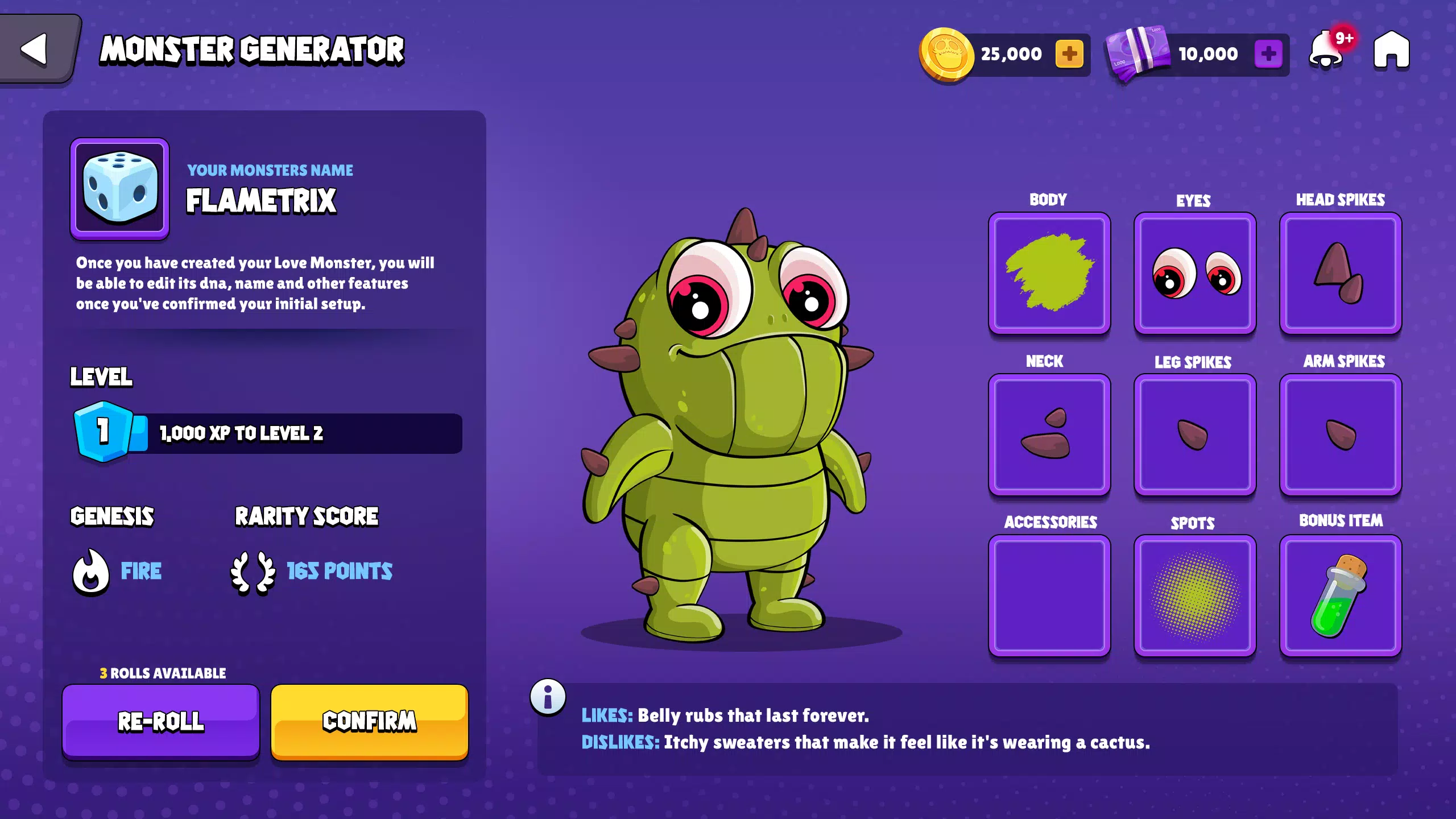The height and width of the screenshot is (819, 1456).
Task: Go back with the arrow button
Action: point(35,49)
